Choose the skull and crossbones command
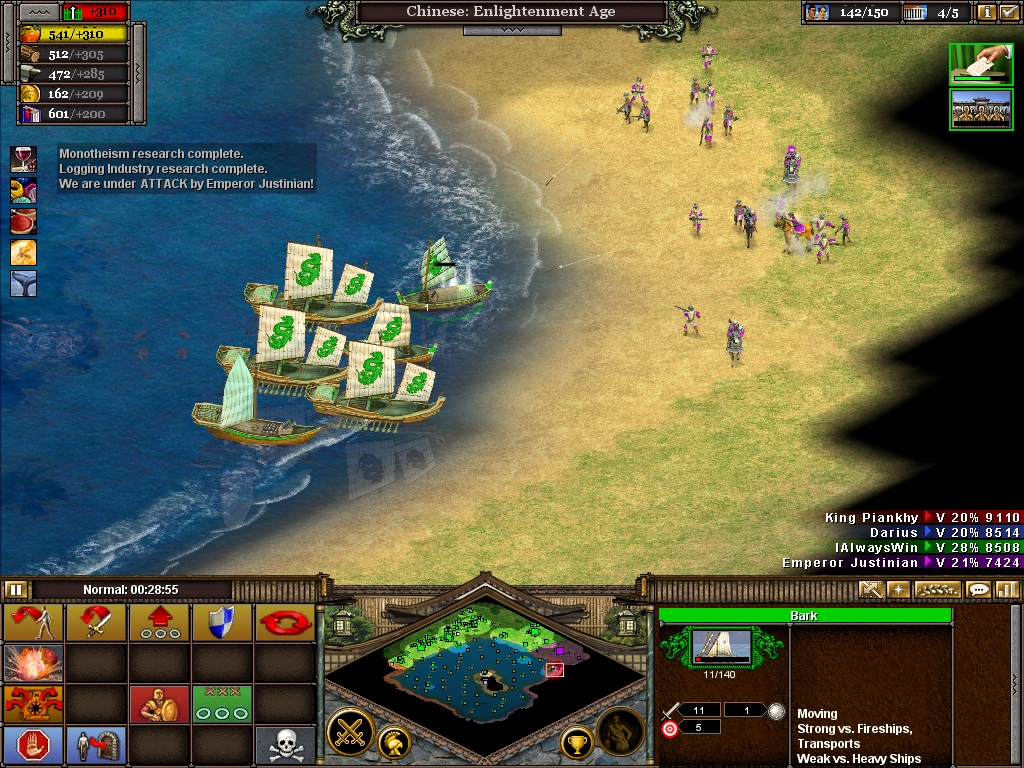Screen dimensions: 1024x768 point(285,745)
